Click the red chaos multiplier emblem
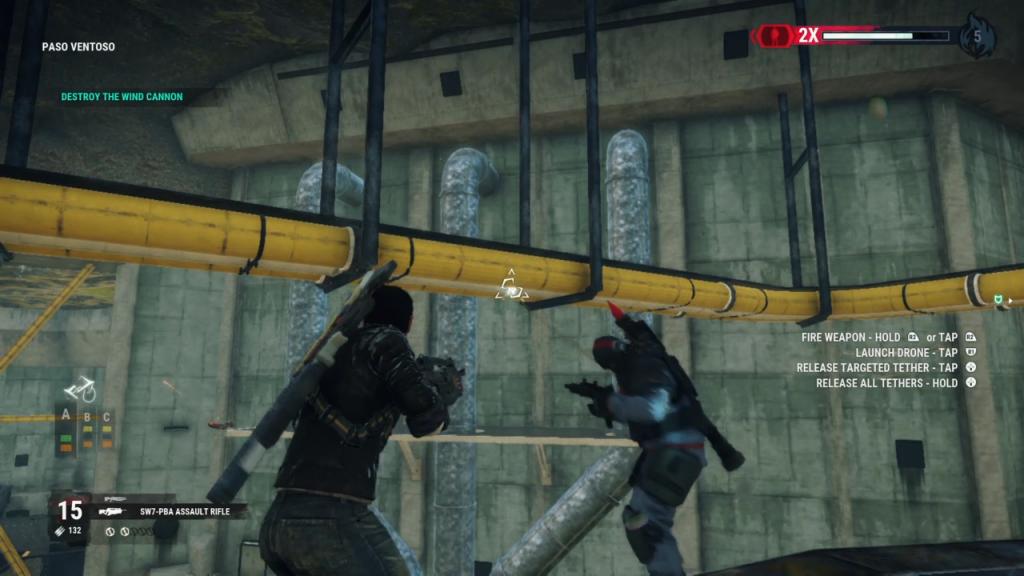Screen dimensions: 1024x576 [x=772, y=36]
